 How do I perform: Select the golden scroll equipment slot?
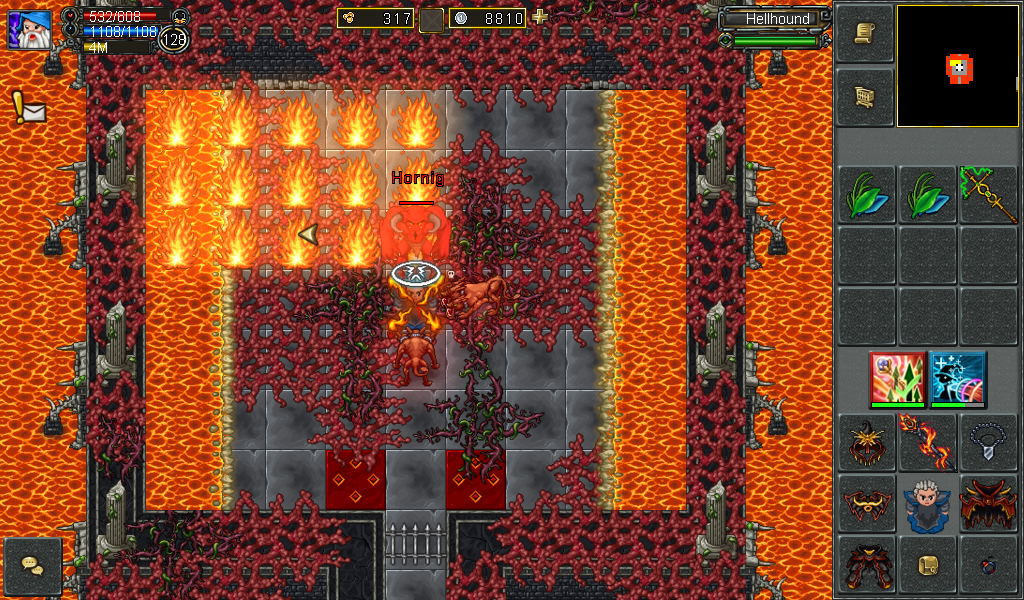pyautogui.click(x=926, y=565)
